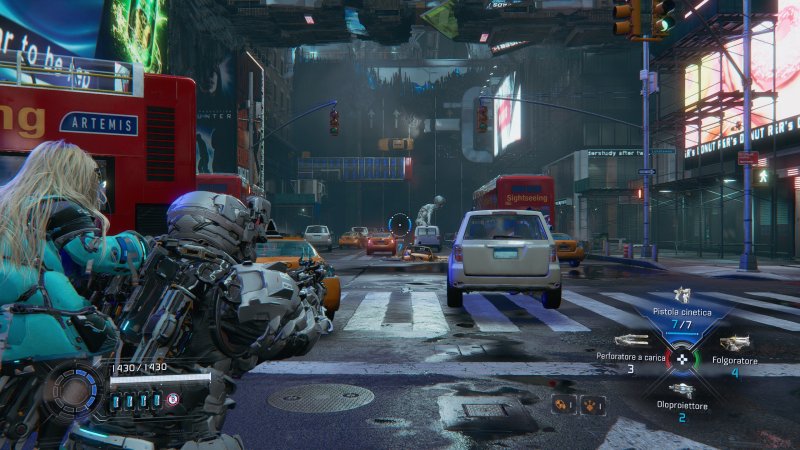Click the circular gauge beside the health bar
800x450 pixels.
(74, 390)
